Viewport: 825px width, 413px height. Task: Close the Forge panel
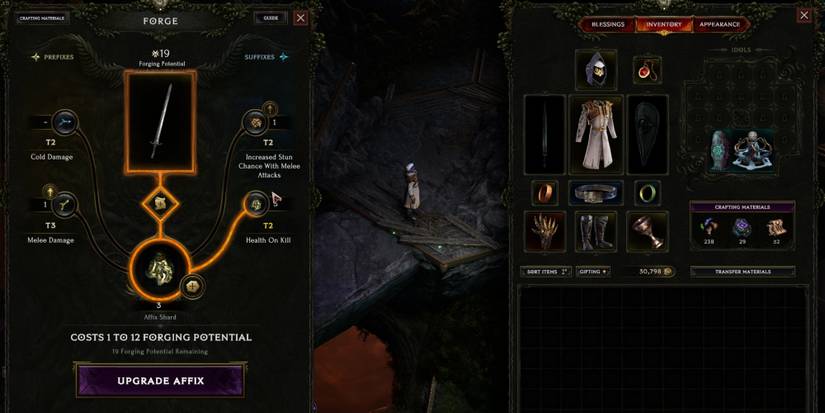[300, 18]
